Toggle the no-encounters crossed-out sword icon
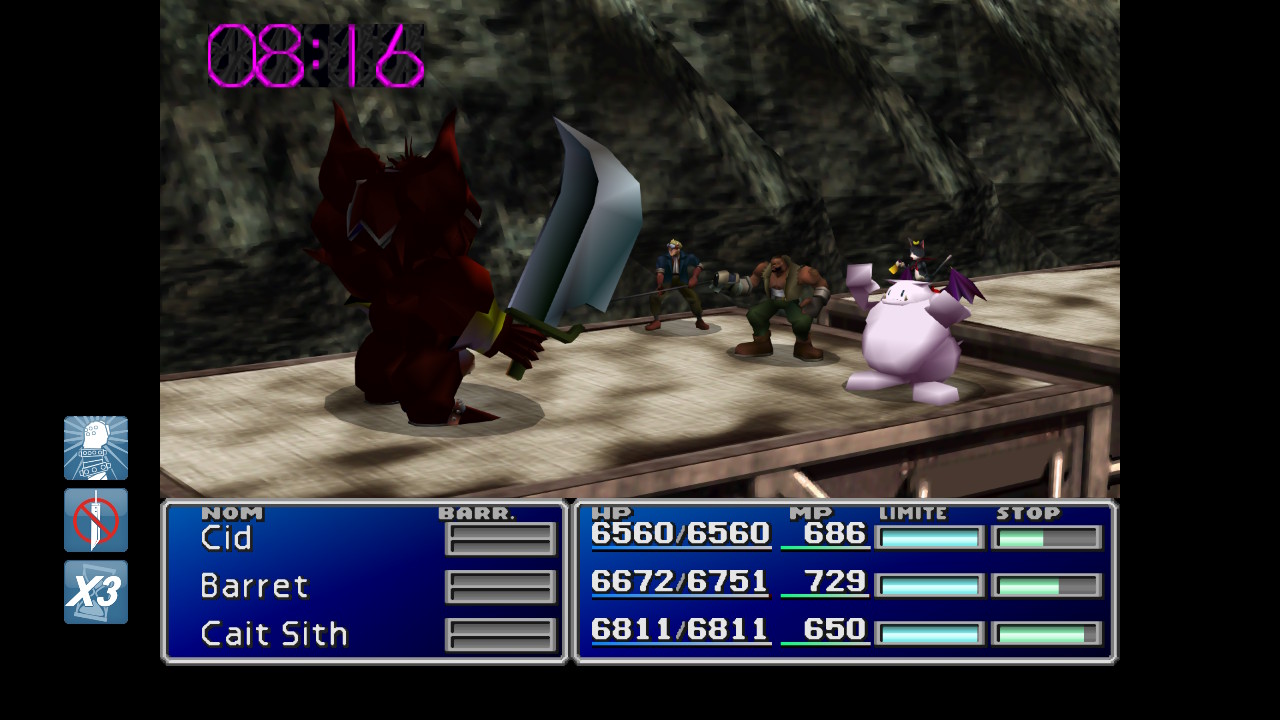Screen dimensions: 1280x720 click(x=96, y=520)
